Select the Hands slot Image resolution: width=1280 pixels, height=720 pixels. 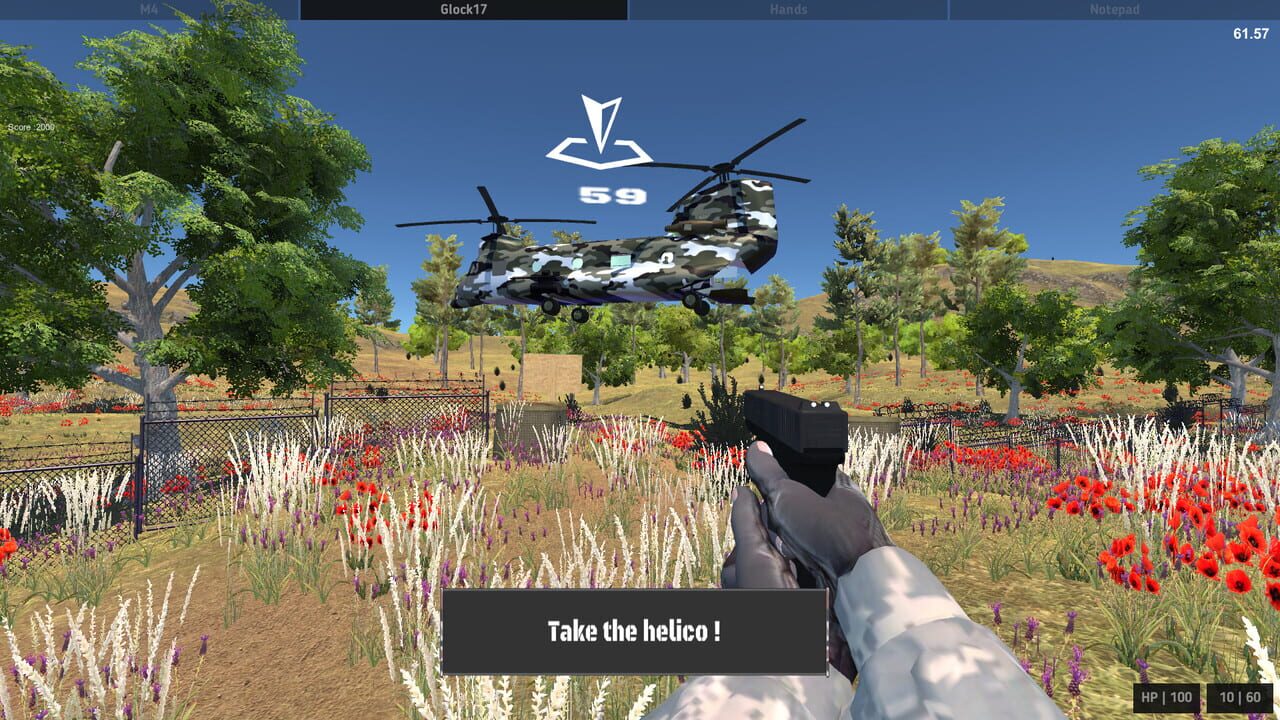[787, 10]
